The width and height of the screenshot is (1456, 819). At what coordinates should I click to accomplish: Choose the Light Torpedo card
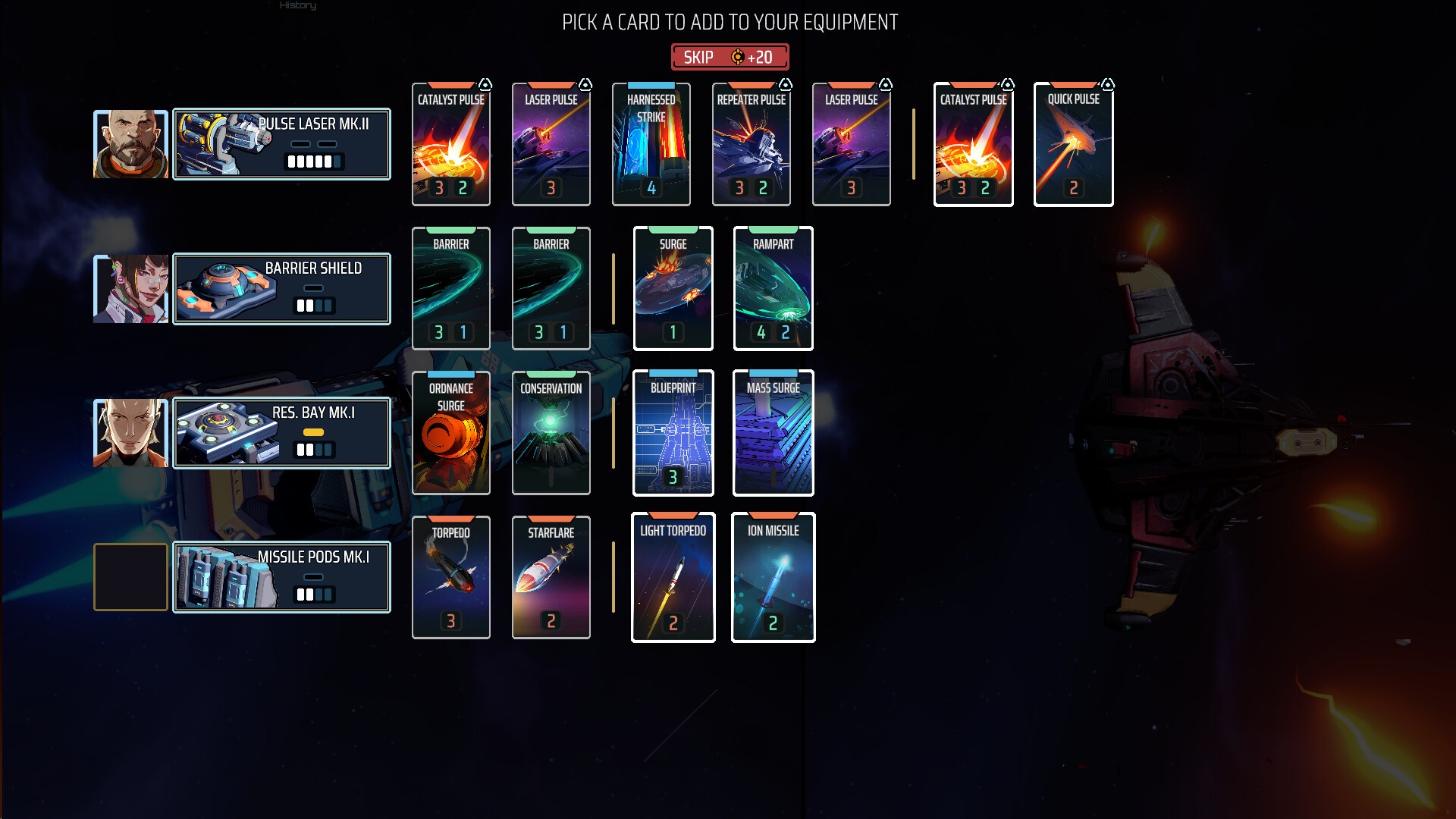coord(673,578)
